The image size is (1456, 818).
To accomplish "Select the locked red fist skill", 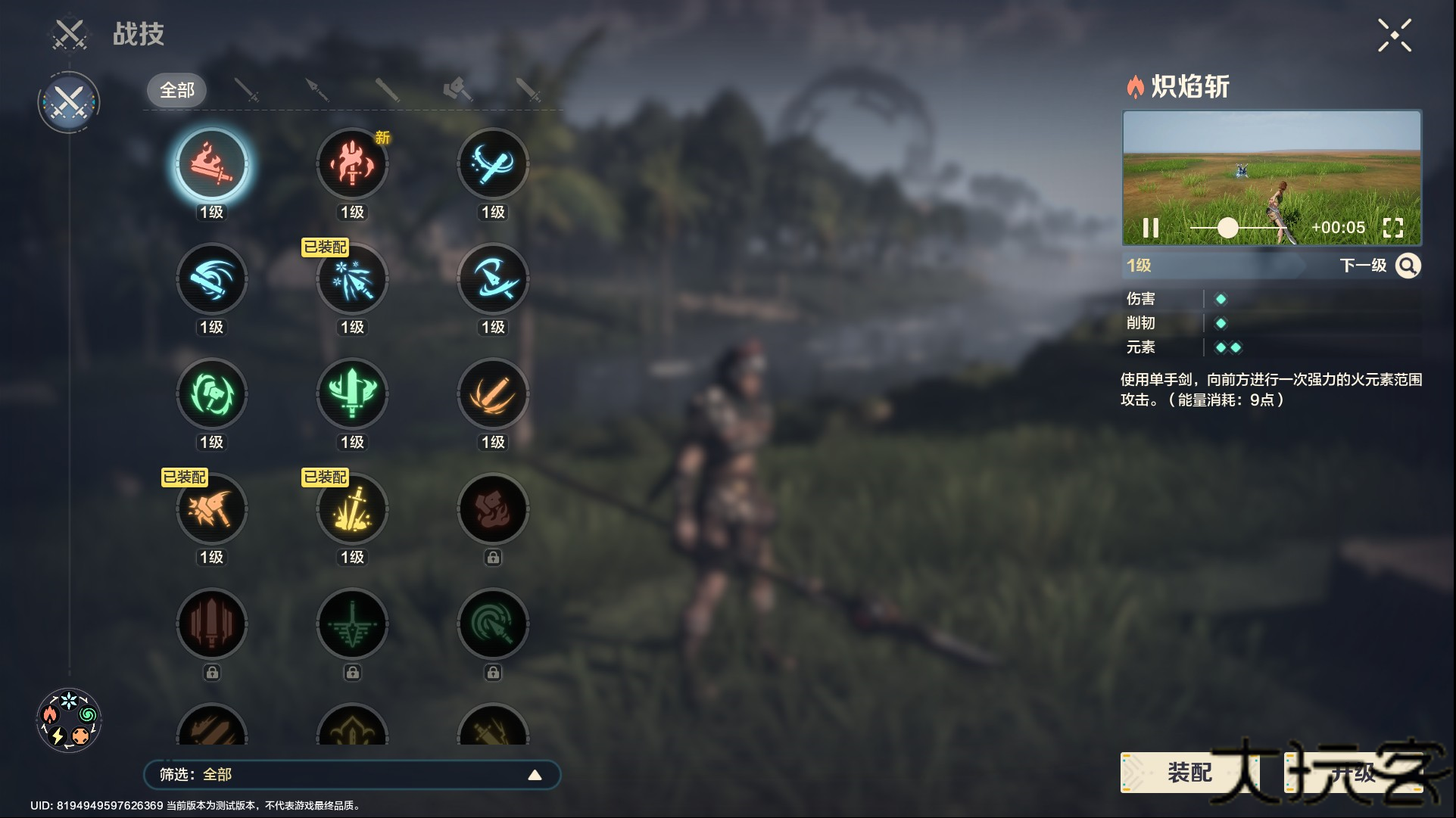I will point(493,509).
